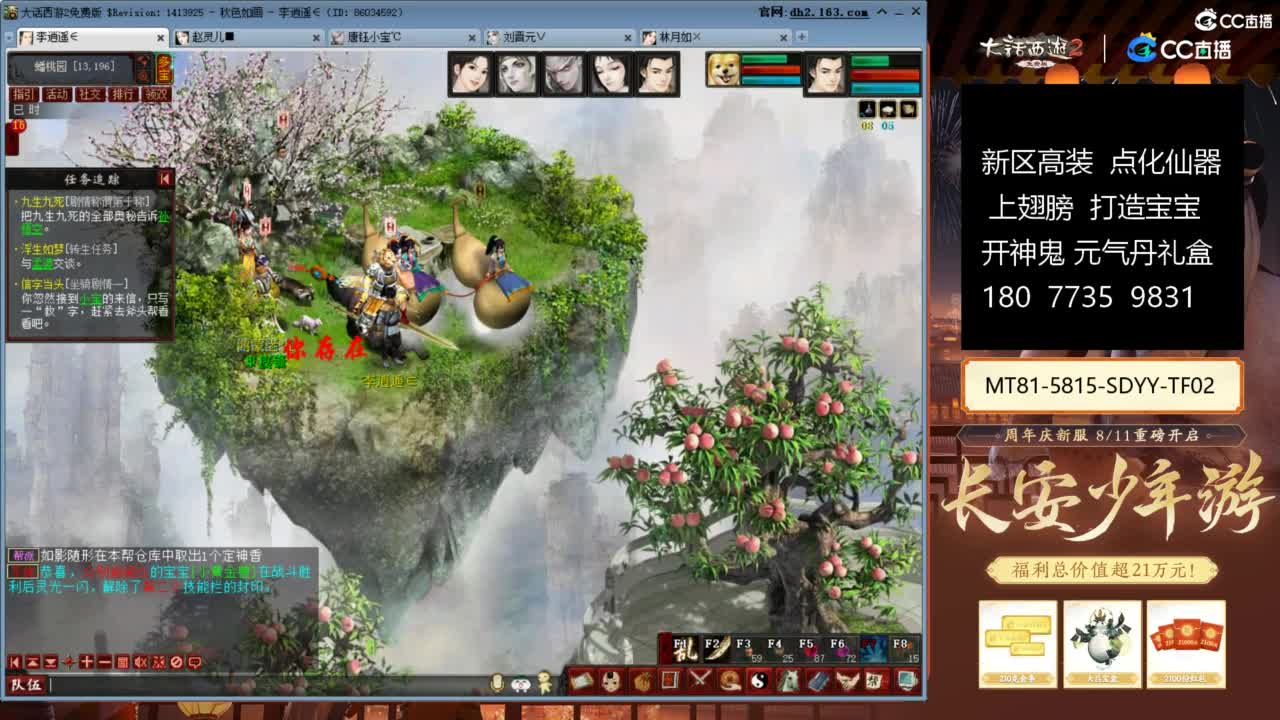Screen dimensions: 1280x720
Task: Open the mask face icon on bottom toolbar
Action: [613, 683]
